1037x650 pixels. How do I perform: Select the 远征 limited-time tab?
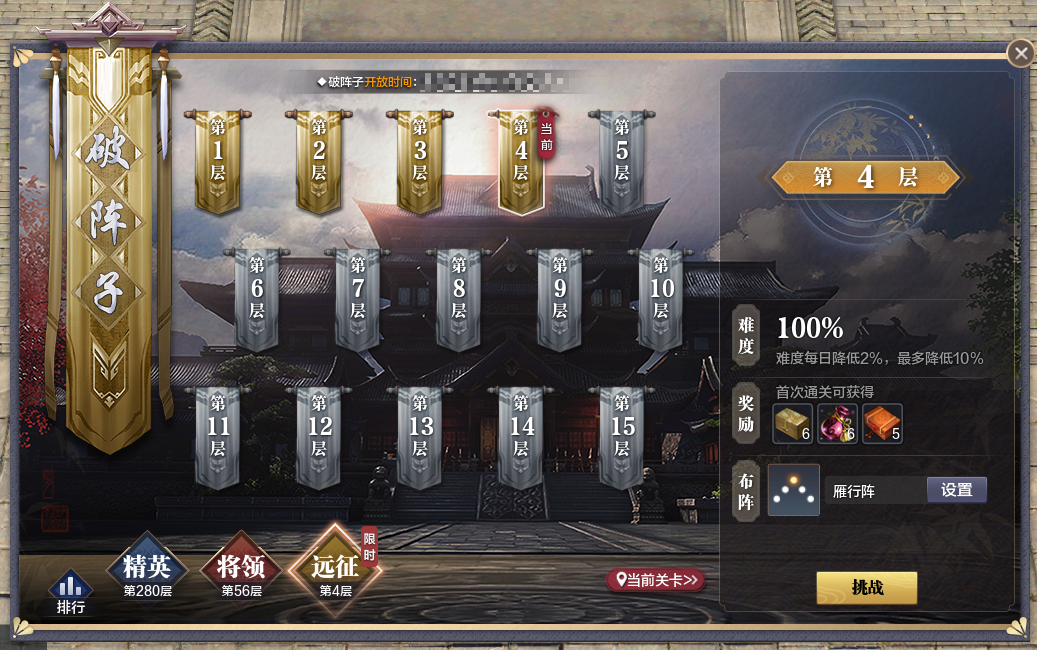click(x=335, y=570)
